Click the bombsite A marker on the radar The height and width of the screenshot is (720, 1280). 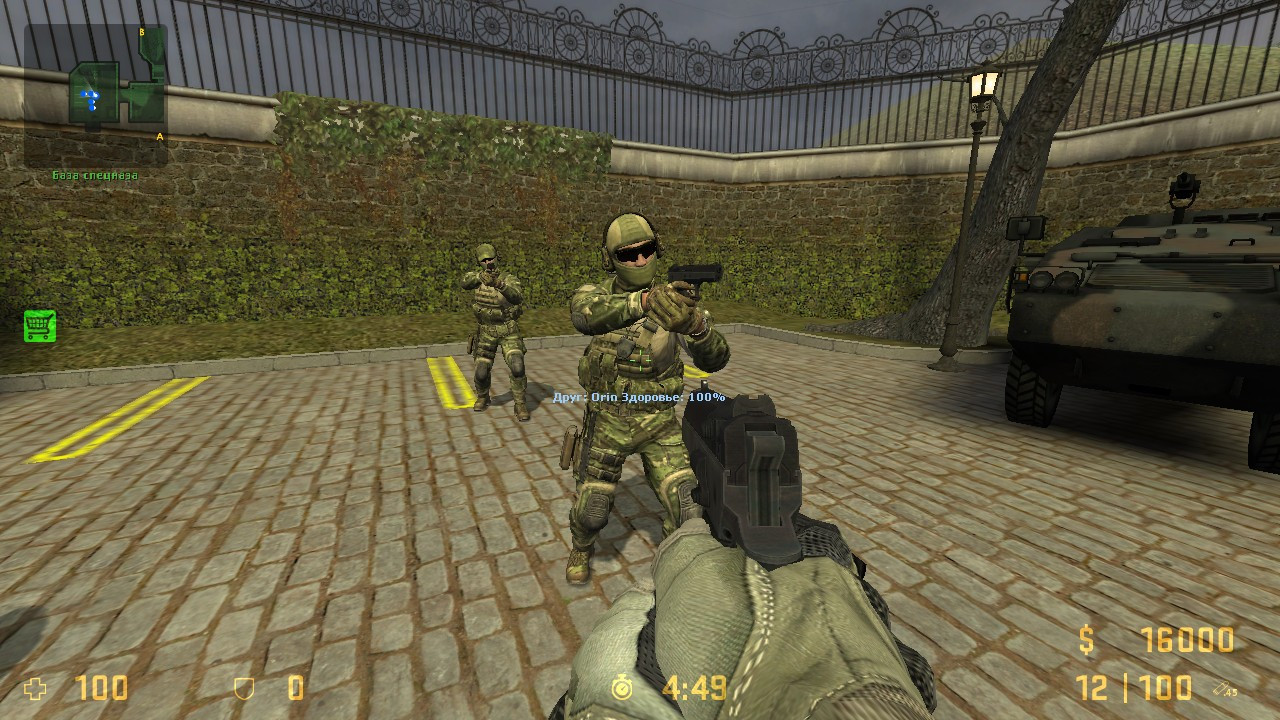(x=158, y=134)
